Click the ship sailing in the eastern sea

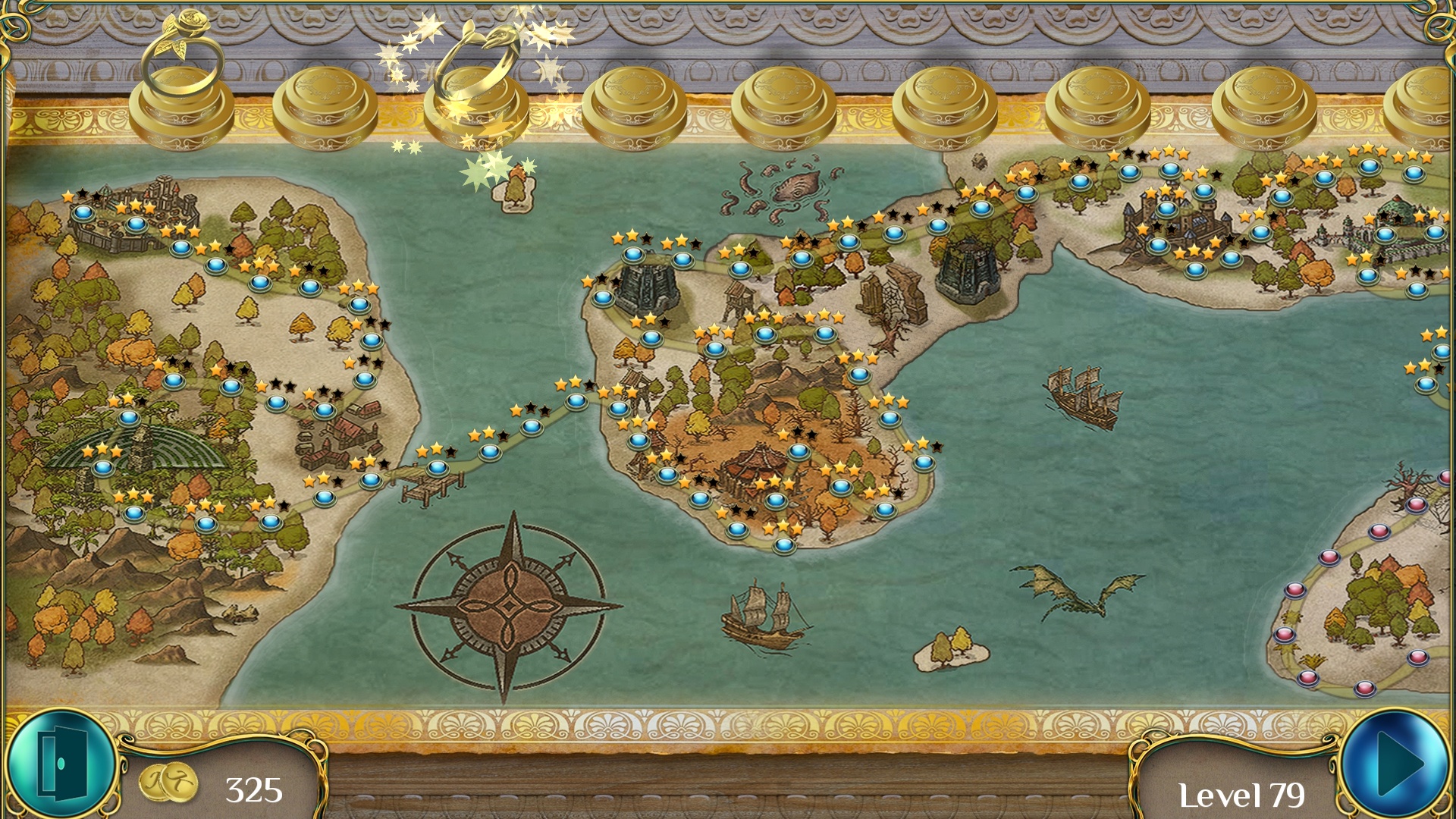point(1084,394)
